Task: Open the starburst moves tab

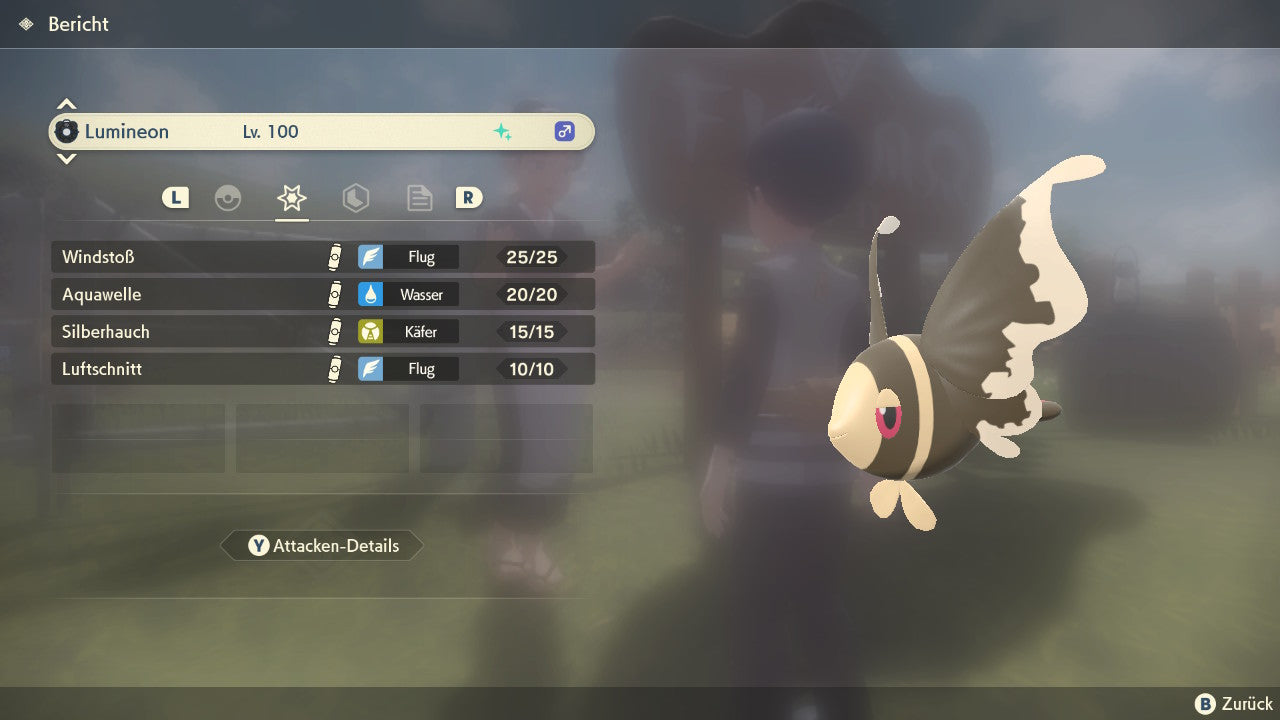Action: pos(291,198)
